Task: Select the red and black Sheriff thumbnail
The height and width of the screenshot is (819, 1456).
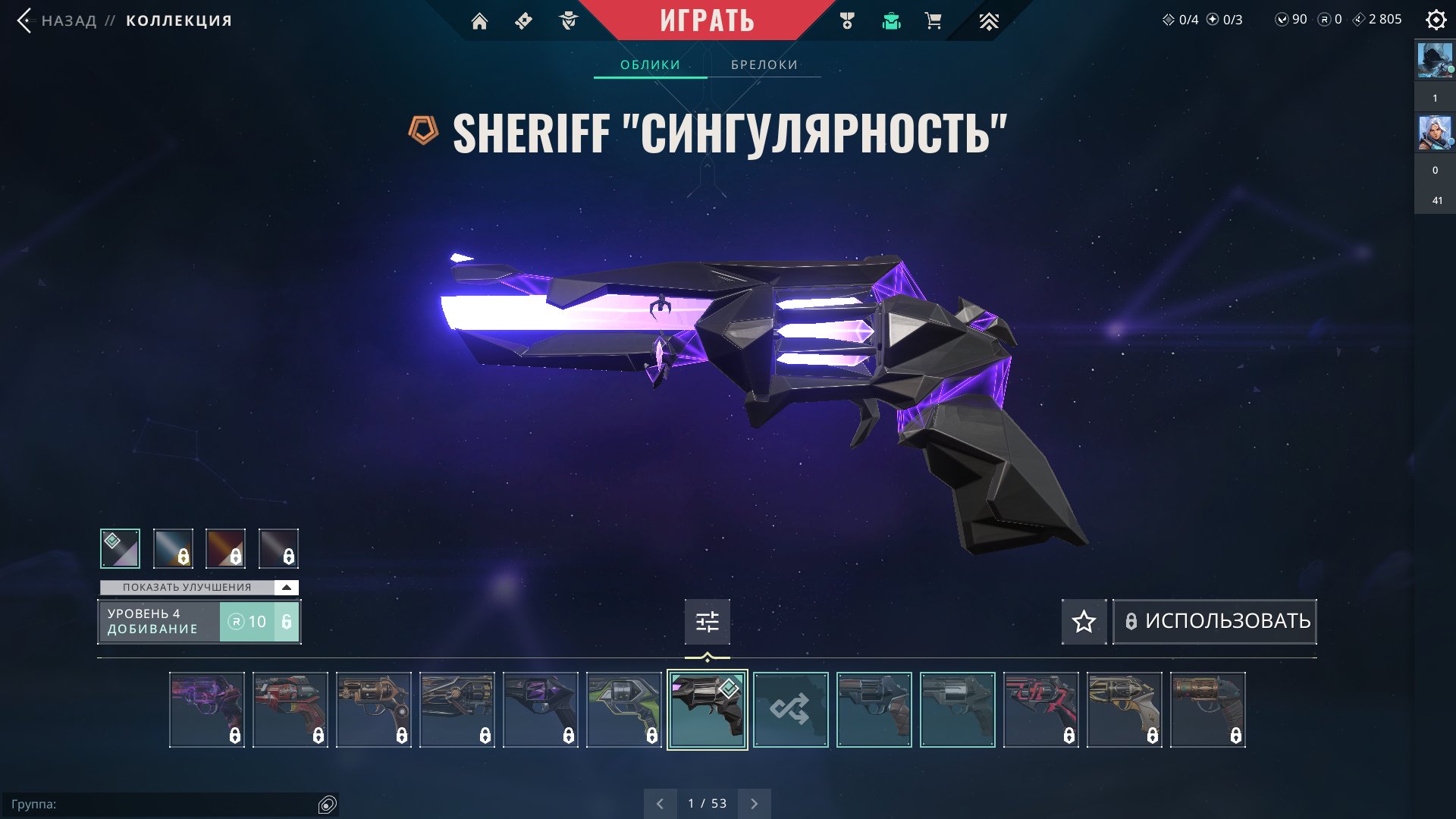Action: point(1040,710)
